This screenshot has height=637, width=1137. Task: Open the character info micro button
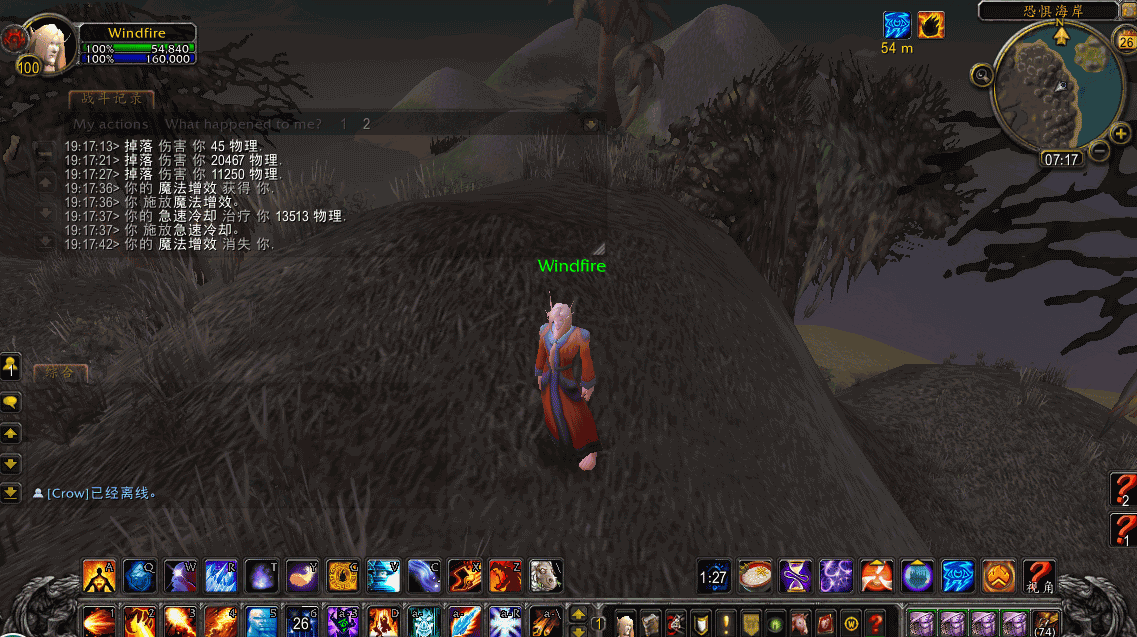pos(625,622)
